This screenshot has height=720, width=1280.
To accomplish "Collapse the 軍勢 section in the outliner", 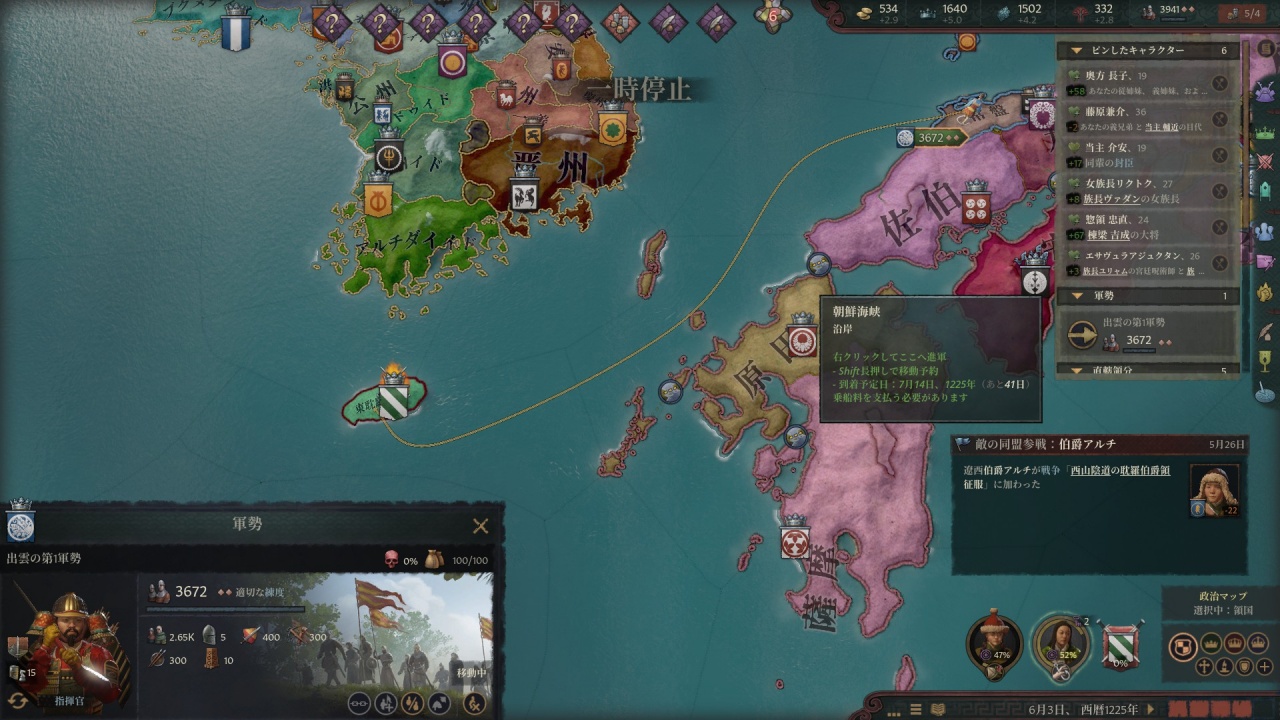I will [1077, 296].
